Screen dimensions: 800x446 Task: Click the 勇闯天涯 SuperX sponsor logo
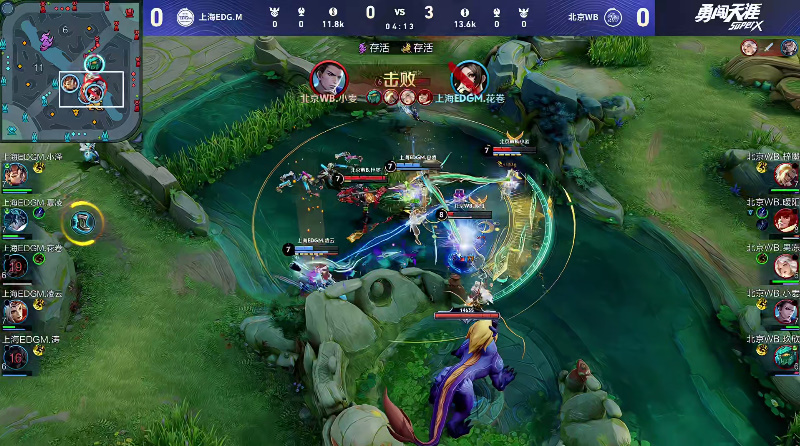click(729, 18)
